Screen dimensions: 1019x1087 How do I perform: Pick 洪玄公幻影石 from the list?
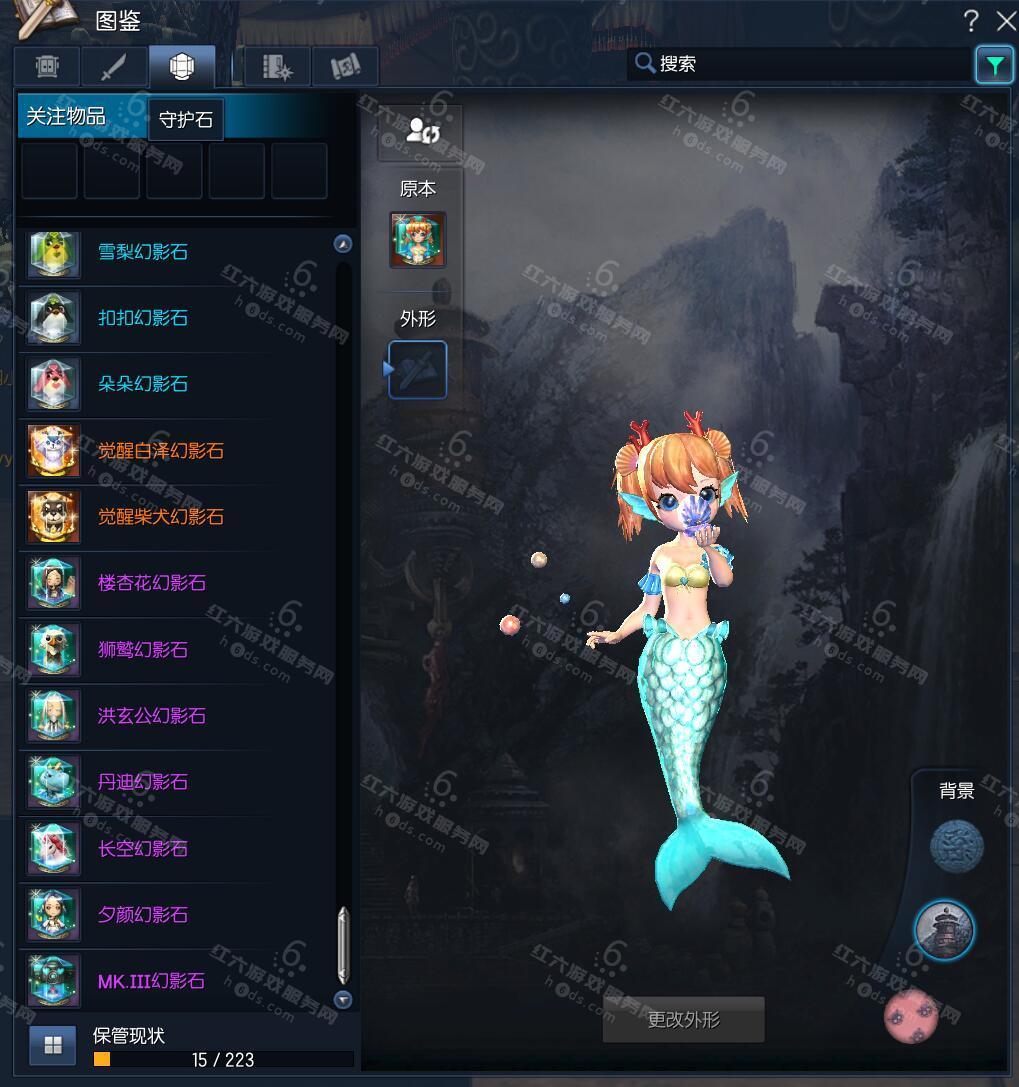[x=151, y=716]
